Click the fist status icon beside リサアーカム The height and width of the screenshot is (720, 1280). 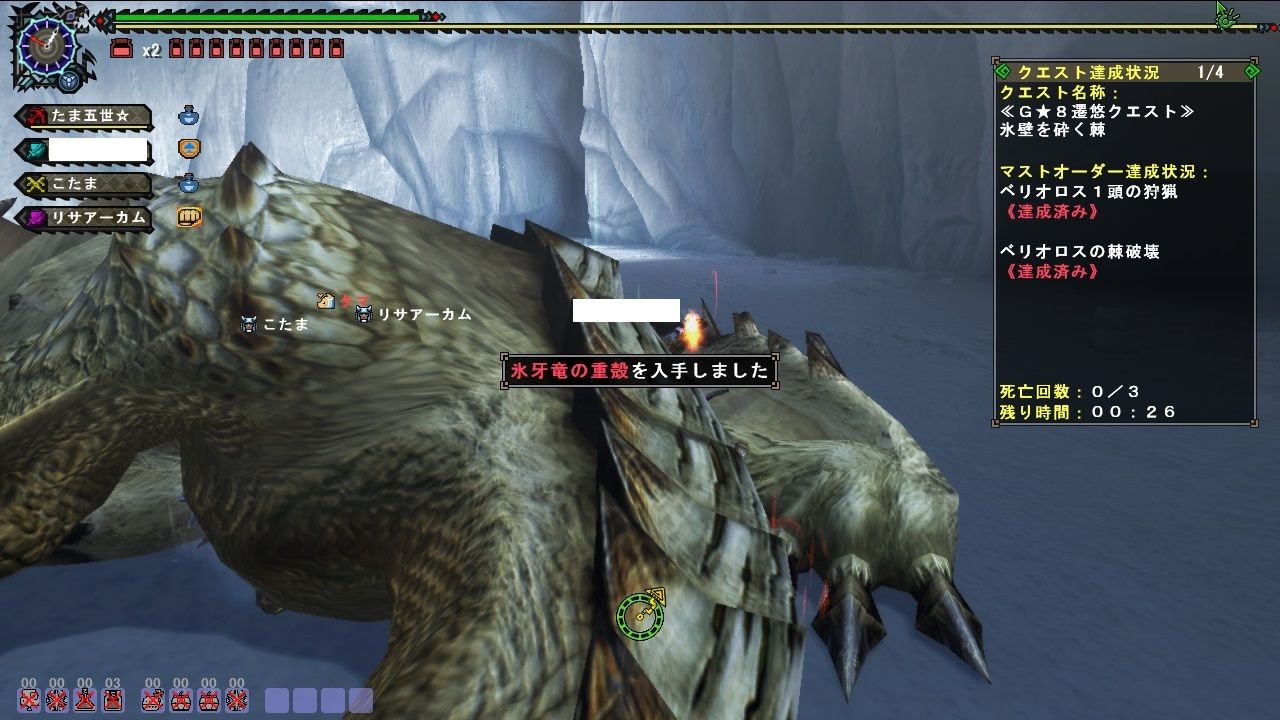point(187,216)
